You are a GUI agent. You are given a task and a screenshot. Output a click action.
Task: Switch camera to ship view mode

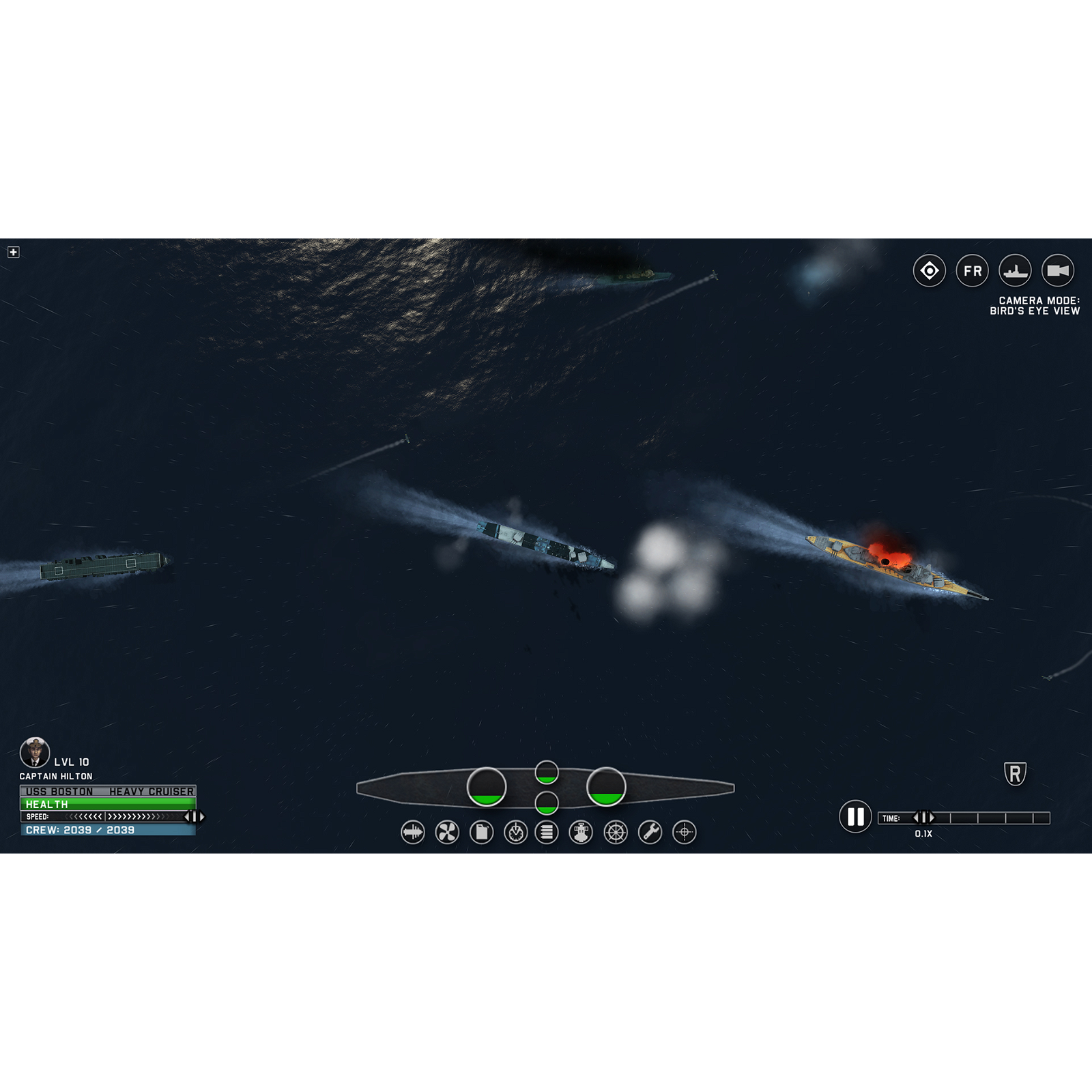coord(1016,271)
